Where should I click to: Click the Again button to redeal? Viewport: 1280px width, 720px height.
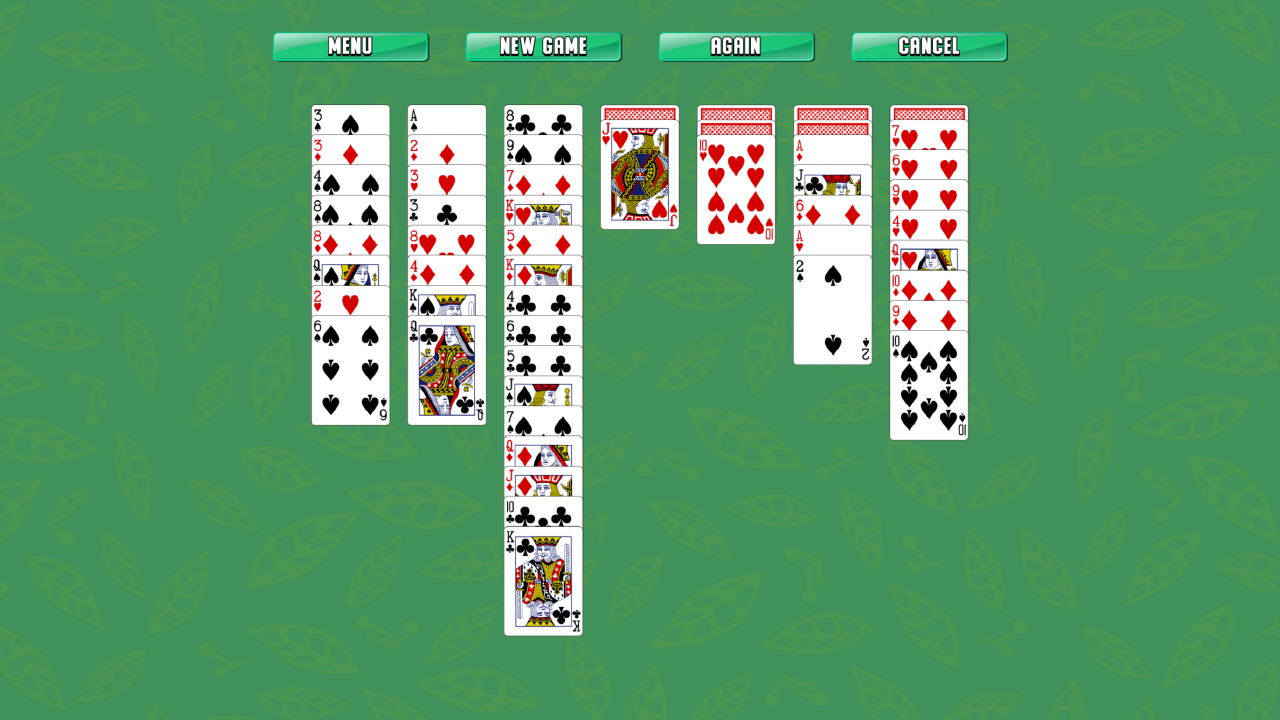[x=736, y=46]
